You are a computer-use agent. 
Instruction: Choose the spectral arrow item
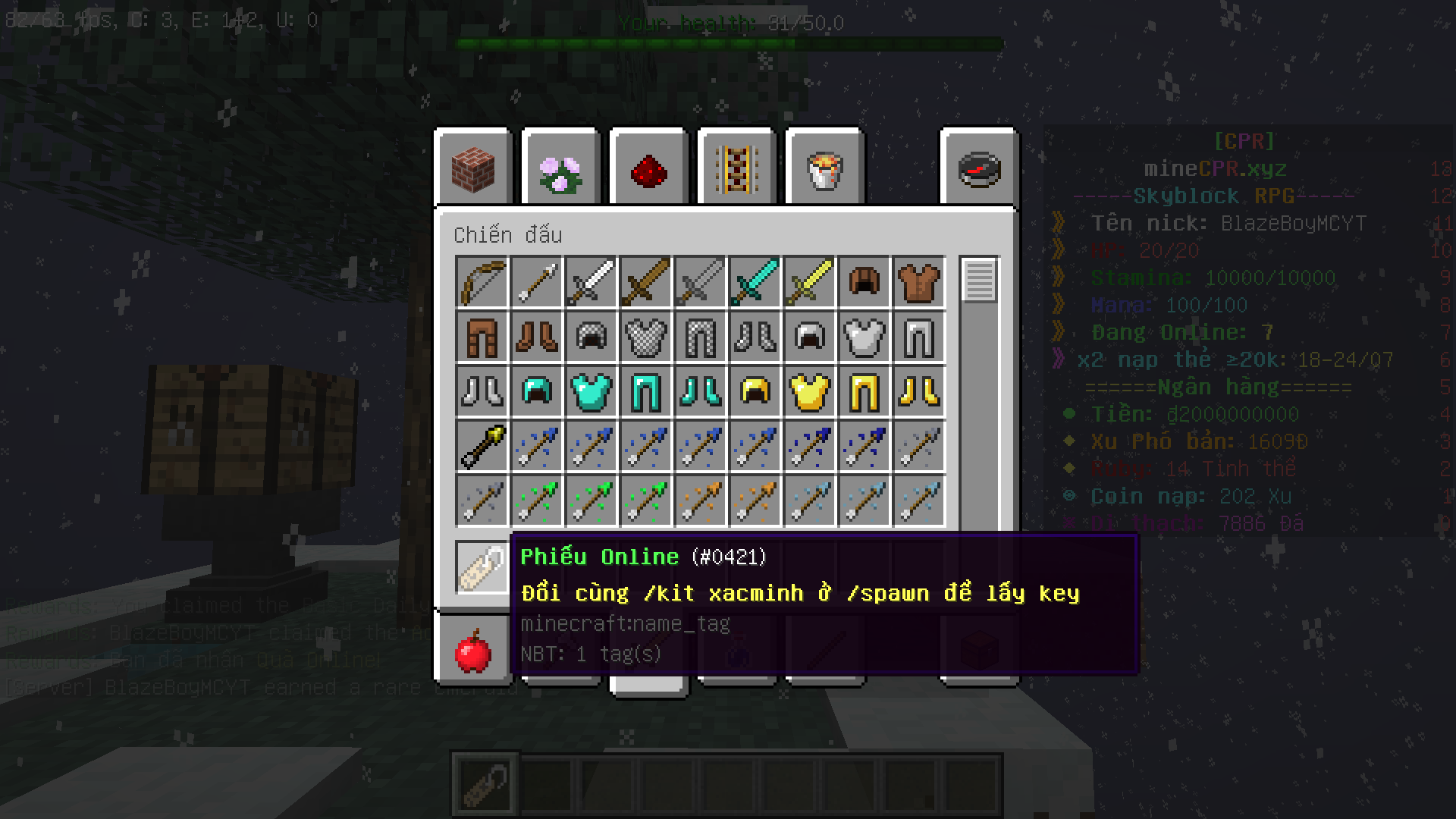tap(482, 446)
